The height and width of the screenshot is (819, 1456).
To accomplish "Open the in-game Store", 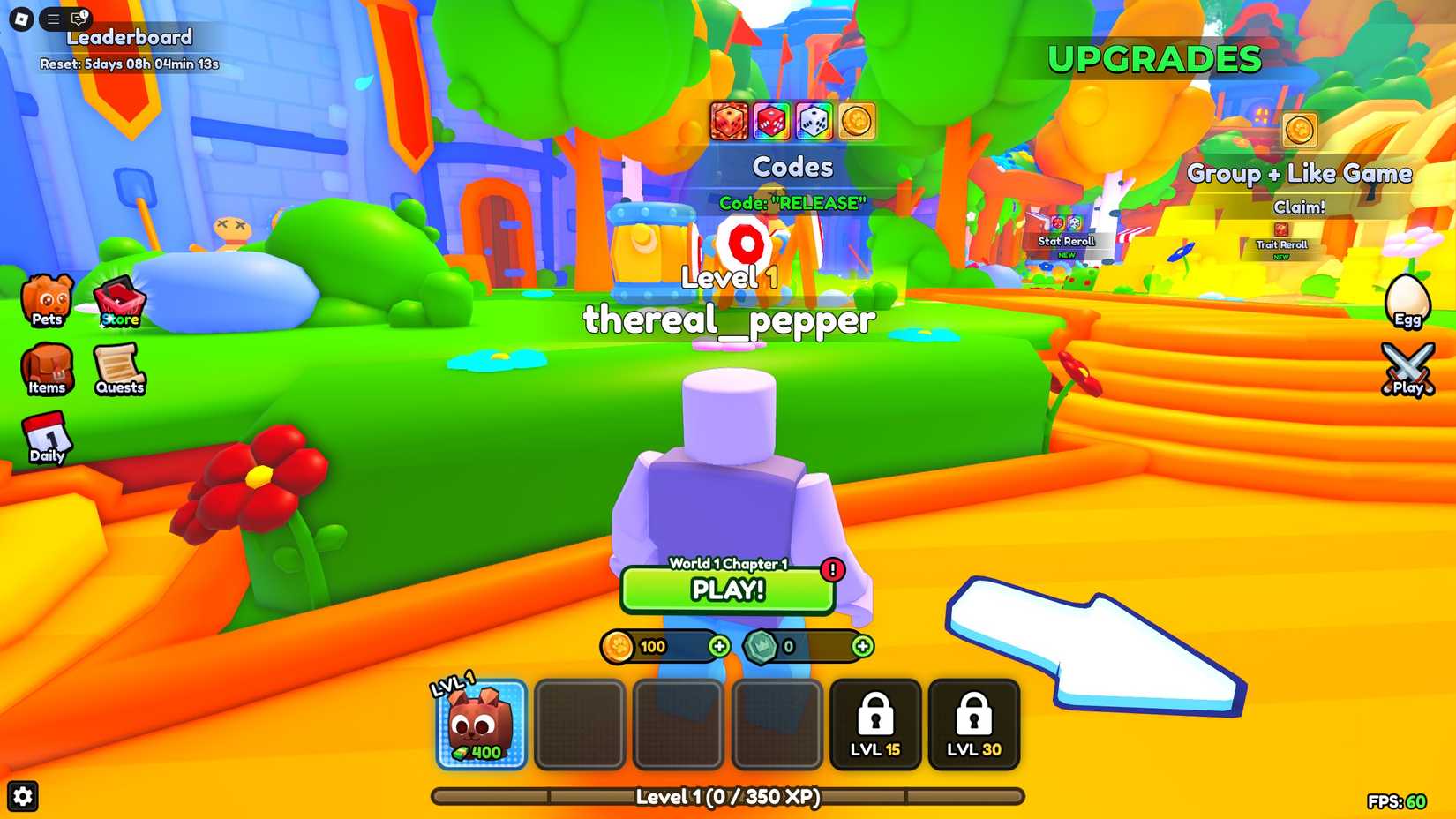I will pyautogui.click(x=119, y=300).
